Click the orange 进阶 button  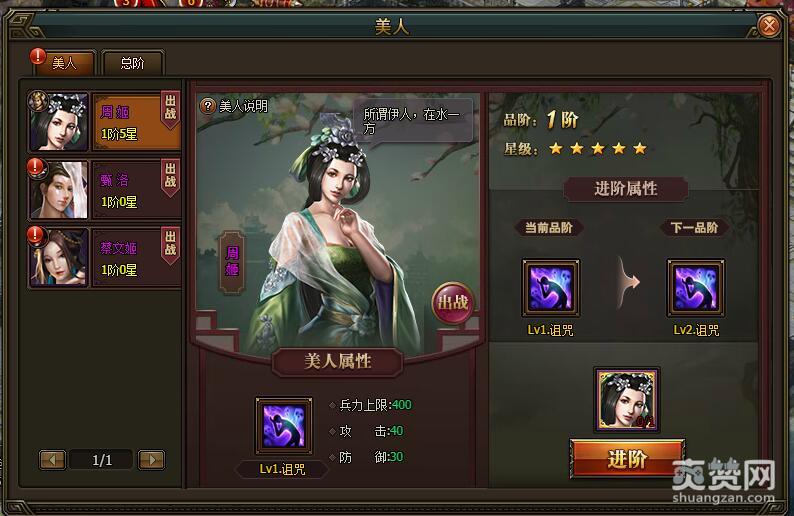point(627,459)
